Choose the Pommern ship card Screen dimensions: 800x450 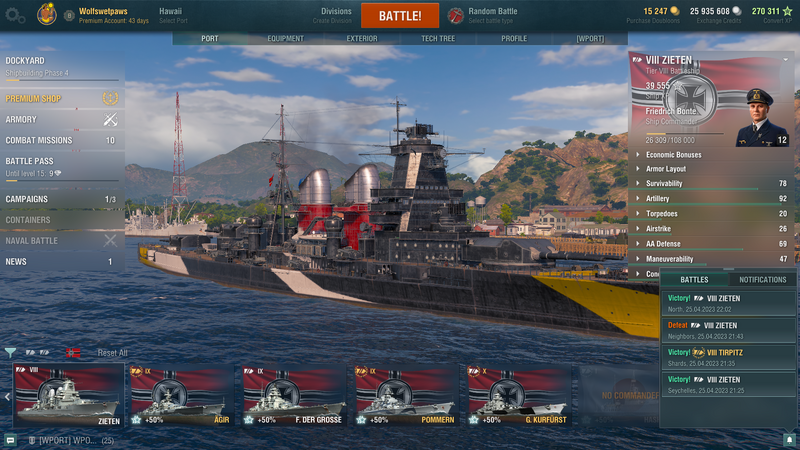point(404,395)
